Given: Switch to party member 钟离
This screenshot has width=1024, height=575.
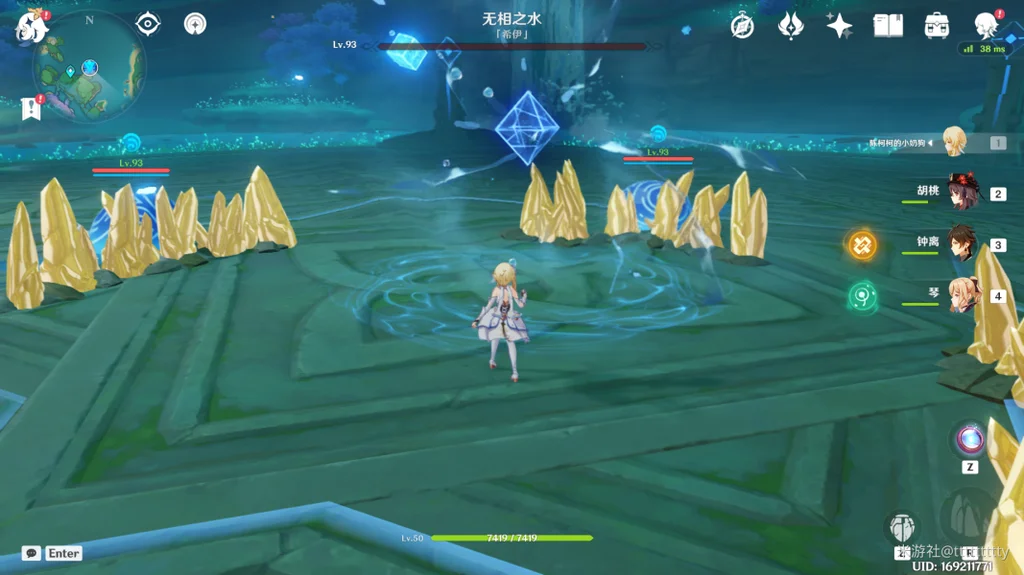Looking at the screenshot, I should (964, 244).
